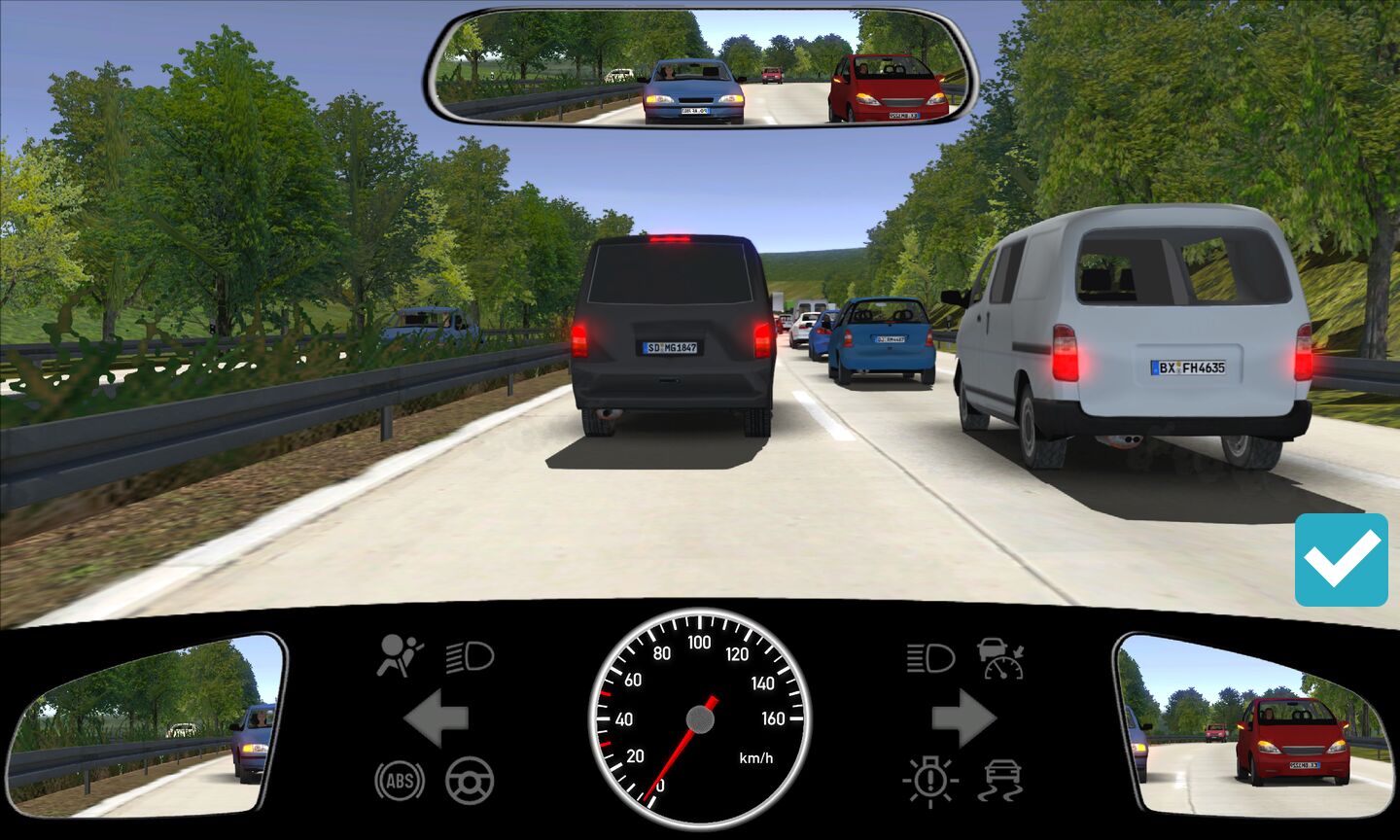Select the airbag warning icon
1400x840 pixels.
click(x=400, y=655)
